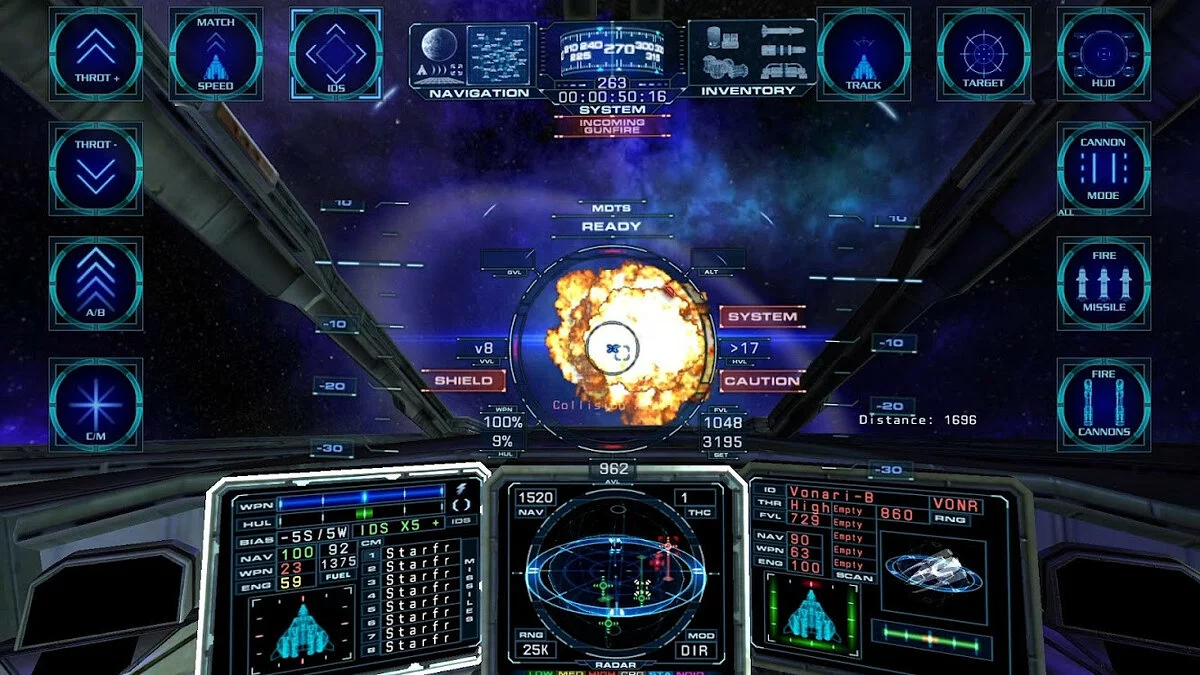Open the NAVIGATION panel

(472, 60)
